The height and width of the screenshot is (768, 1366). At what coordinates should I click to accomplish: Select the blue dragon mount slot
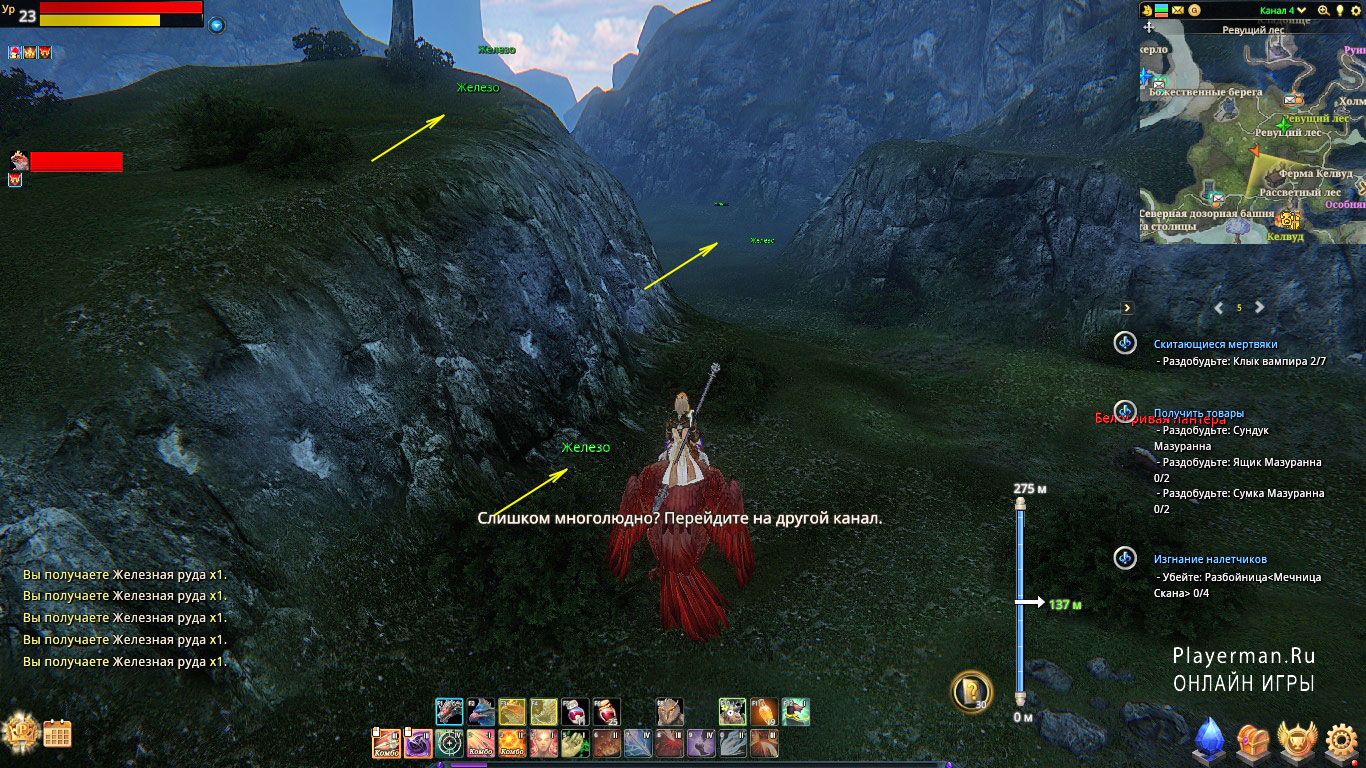(x=481, y=711)
